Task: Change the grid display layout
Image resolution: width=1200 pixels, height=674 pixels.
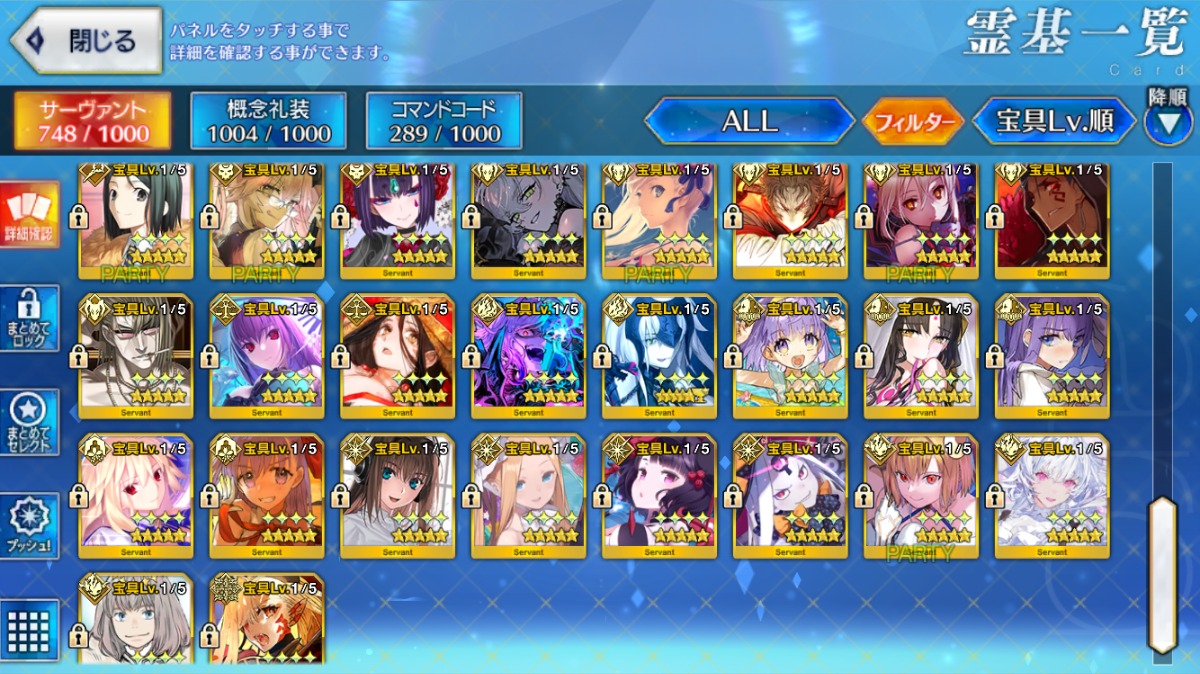Action: [x=29, y=628]
